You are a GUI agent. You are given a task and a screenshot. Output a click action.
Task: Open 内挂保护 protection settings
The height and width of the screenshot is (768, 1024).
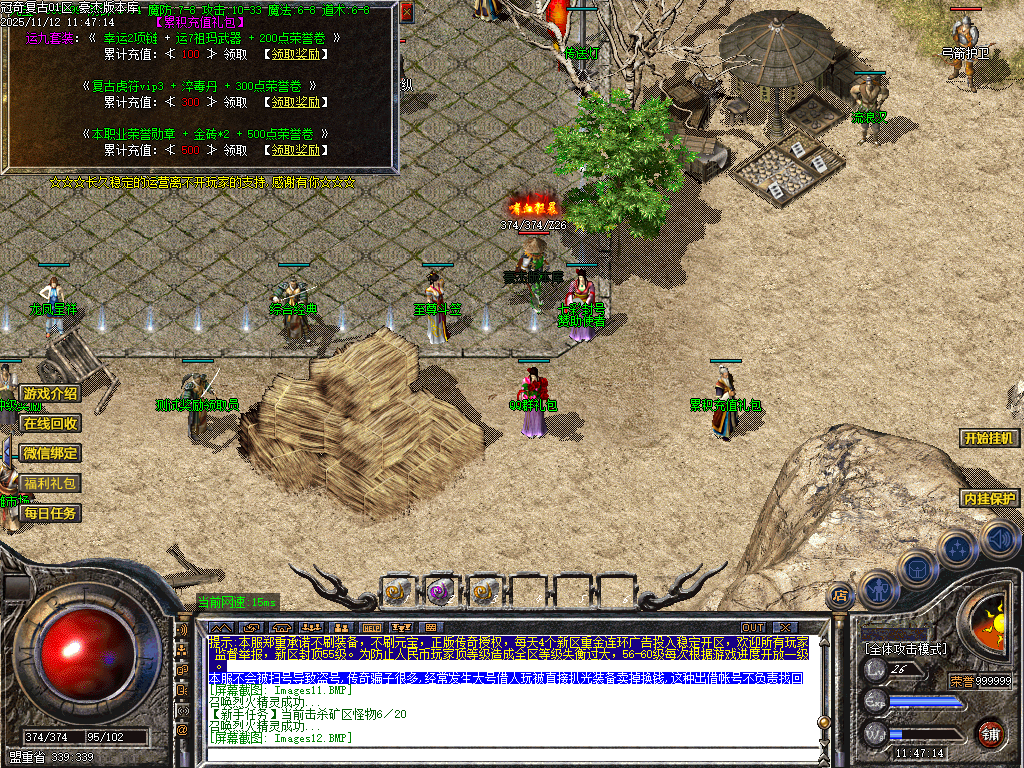[990, 498]
